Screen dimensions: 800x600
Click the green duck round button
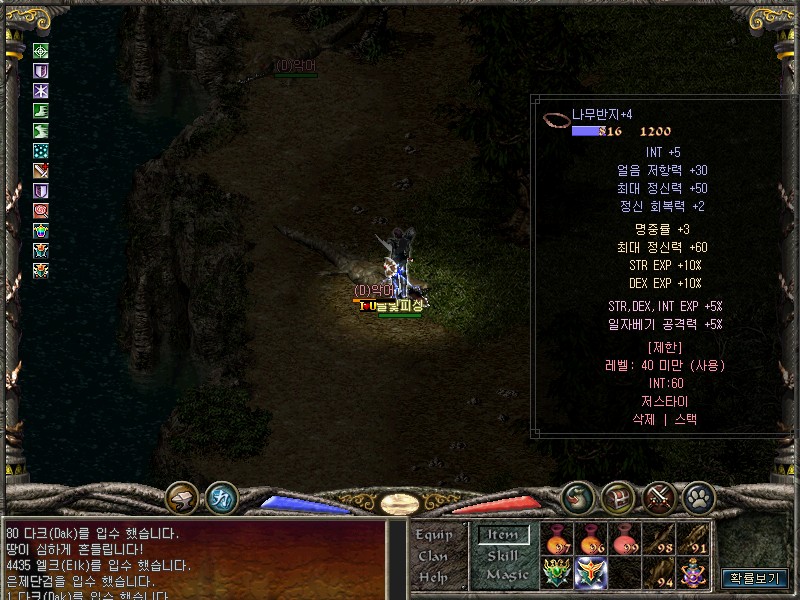pos(577,496)
